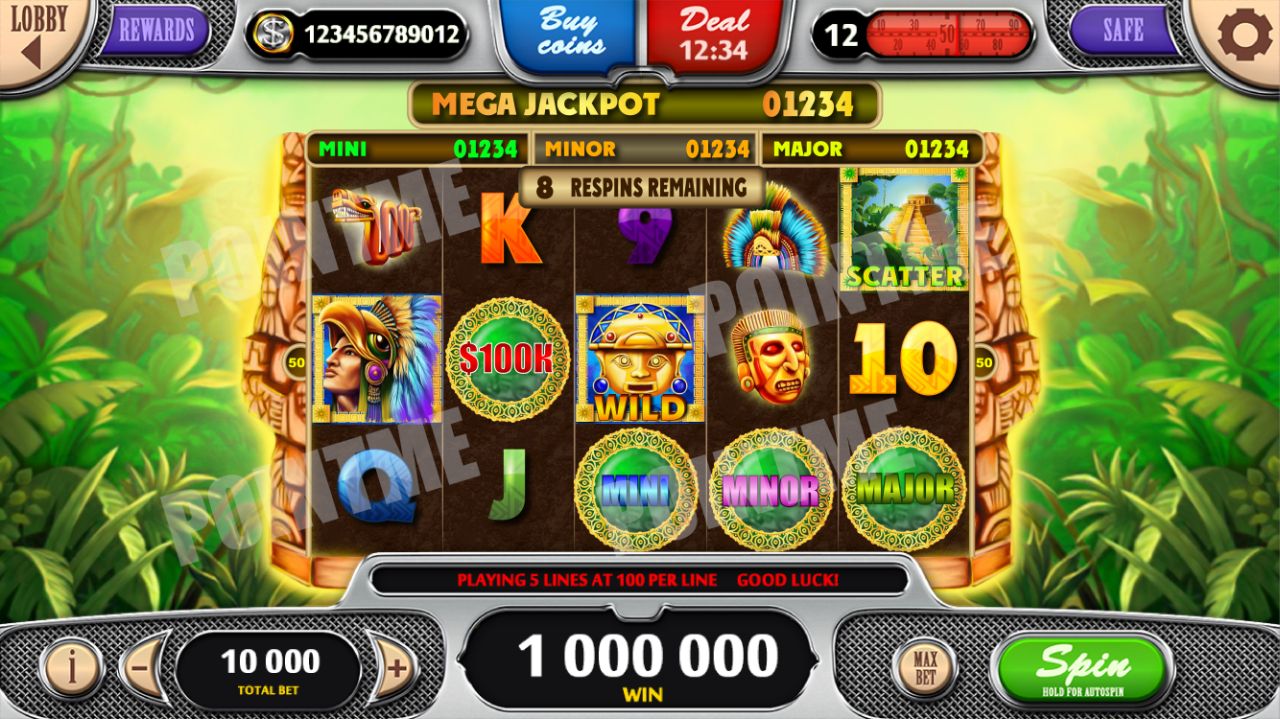Viewport: 1280px width, 719px height.
Task: Return to the Lobby
Action: click(x=38, y=34)
